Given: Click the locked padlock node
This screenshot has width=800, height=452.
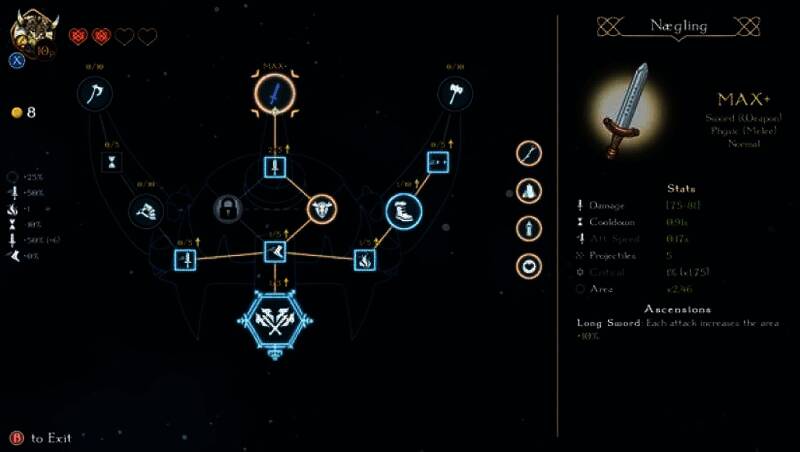Looking at the screenshot, I should 229,209.
